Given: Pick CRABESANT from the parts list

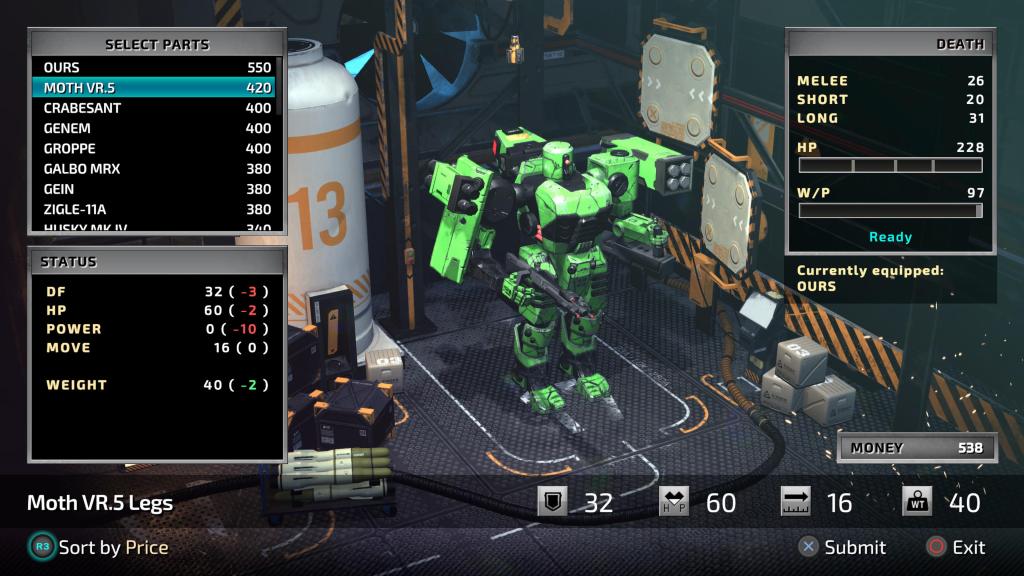Looking at the screenshot, I should (157, 108).
